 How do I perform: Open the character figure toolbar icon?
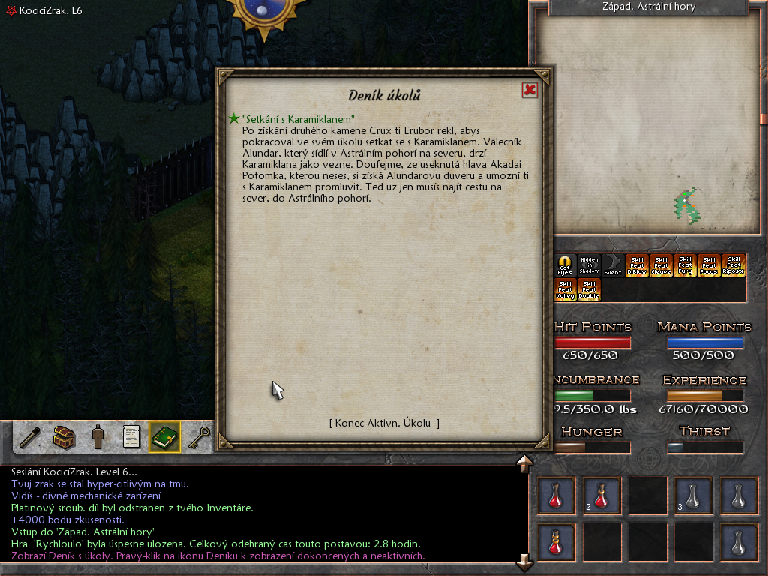click(x=98, y=436)
